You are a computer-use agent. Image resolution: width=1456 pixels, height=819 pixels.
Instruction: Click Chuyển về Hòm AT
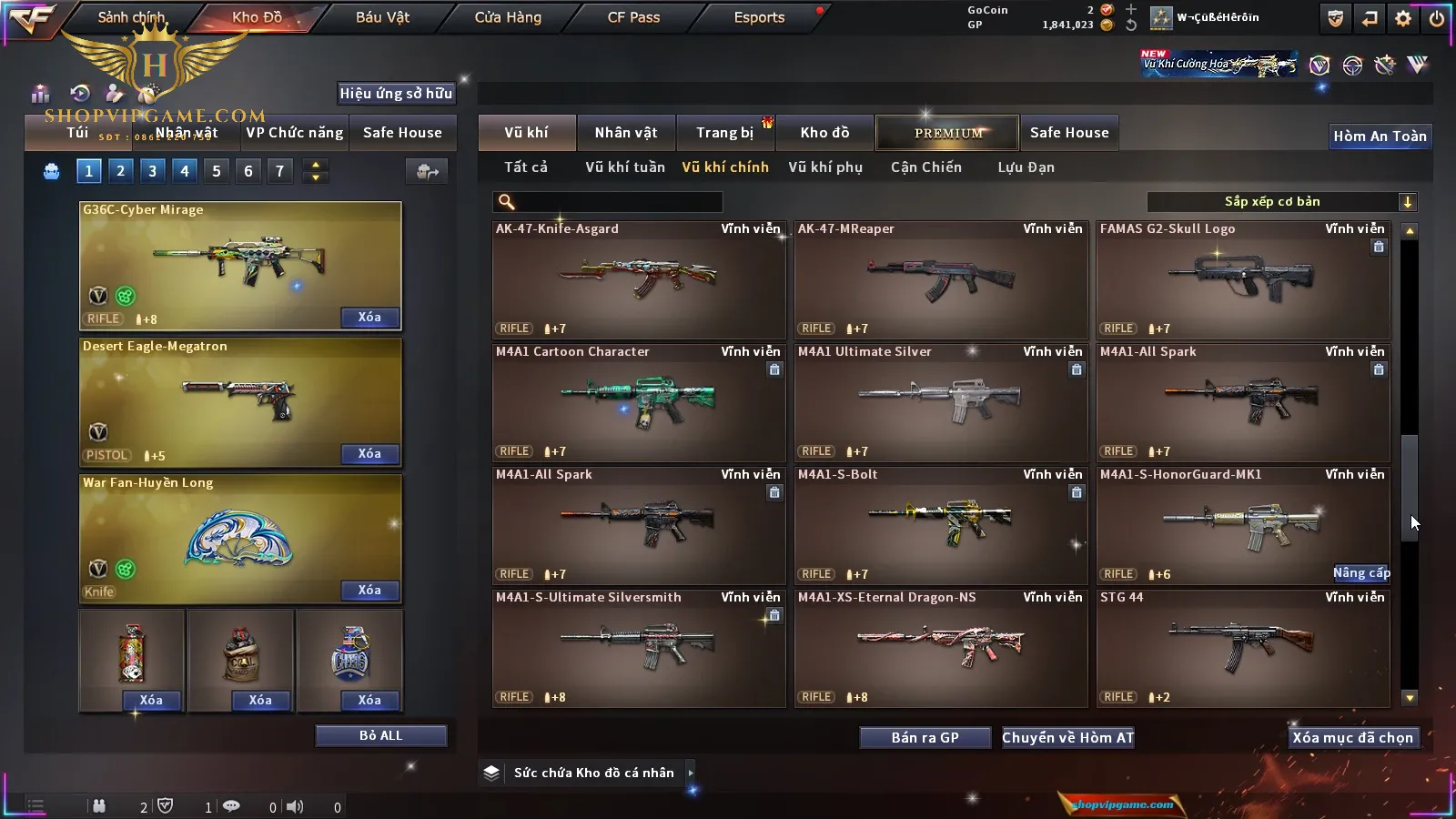tap(1067, 738)
